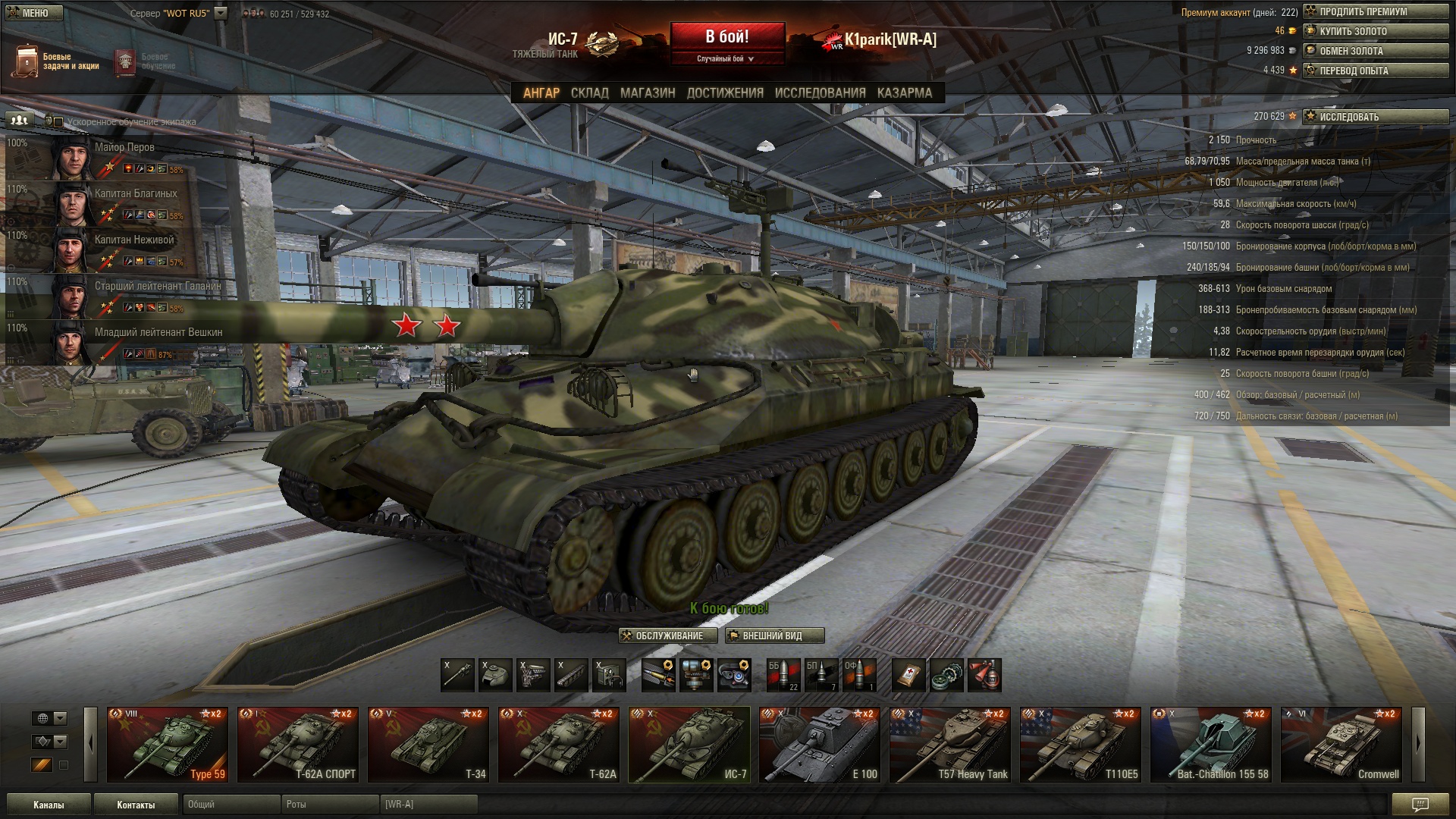Click ПРОДЛИТЬ ПРЕМИУМ button
The width and height of the screenshot is (1456, 819).
click(1376, 11)
